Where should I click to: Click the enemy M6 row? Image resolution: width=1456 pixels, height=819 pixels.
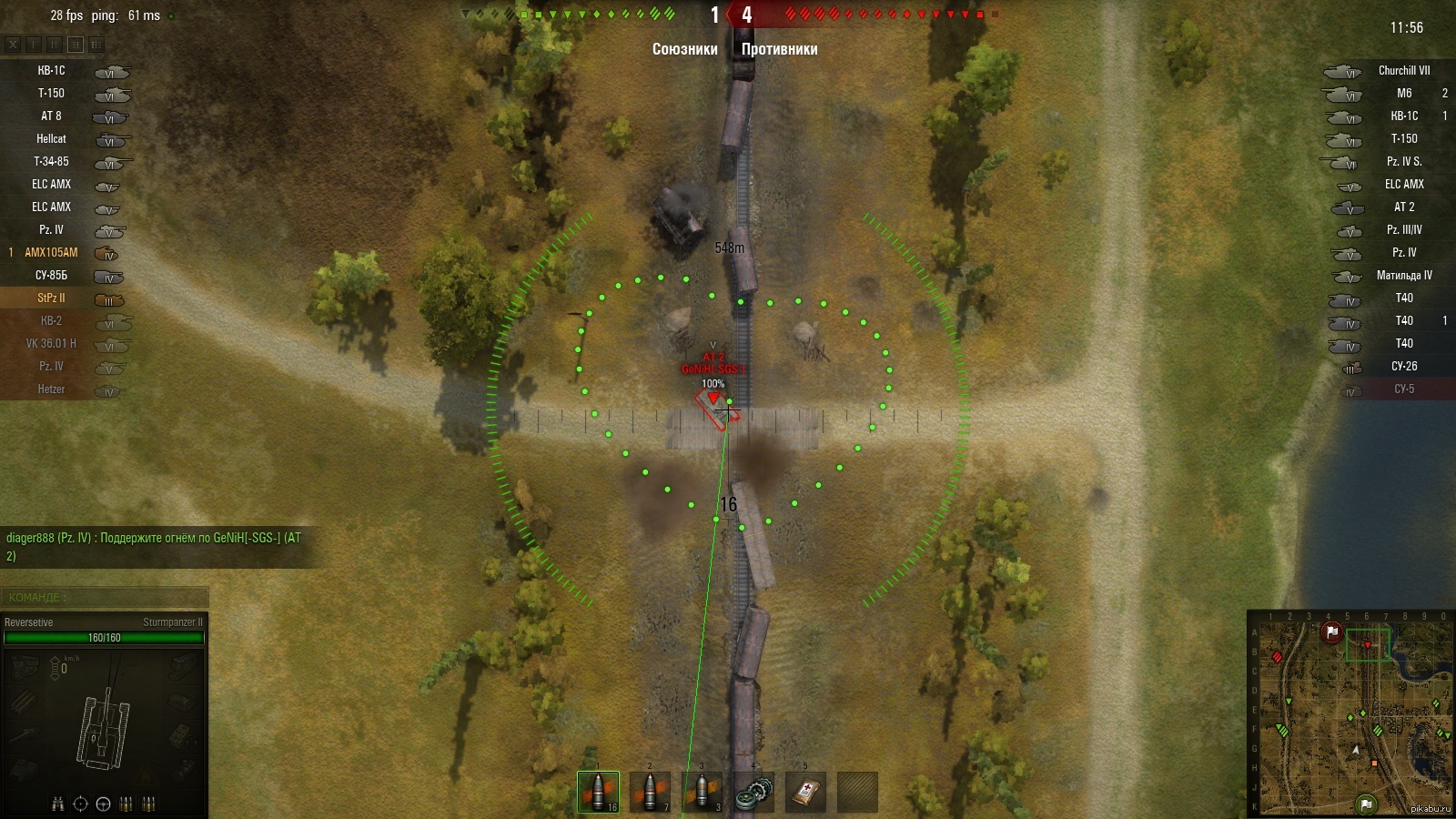[x=1403, y=94]
